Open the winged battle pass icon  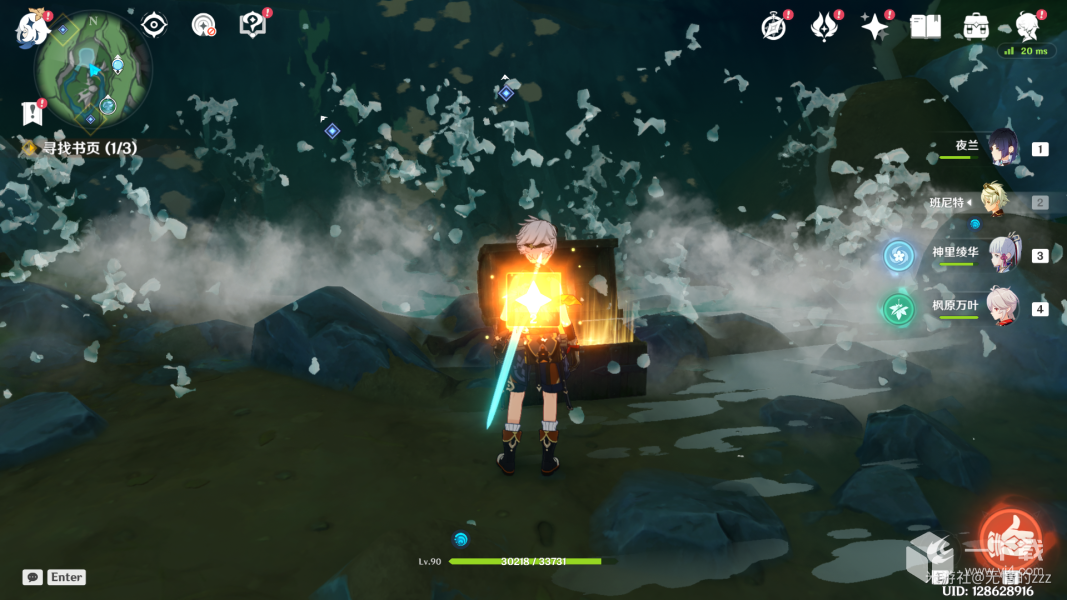pyautogui.click(x=823, y=27)
